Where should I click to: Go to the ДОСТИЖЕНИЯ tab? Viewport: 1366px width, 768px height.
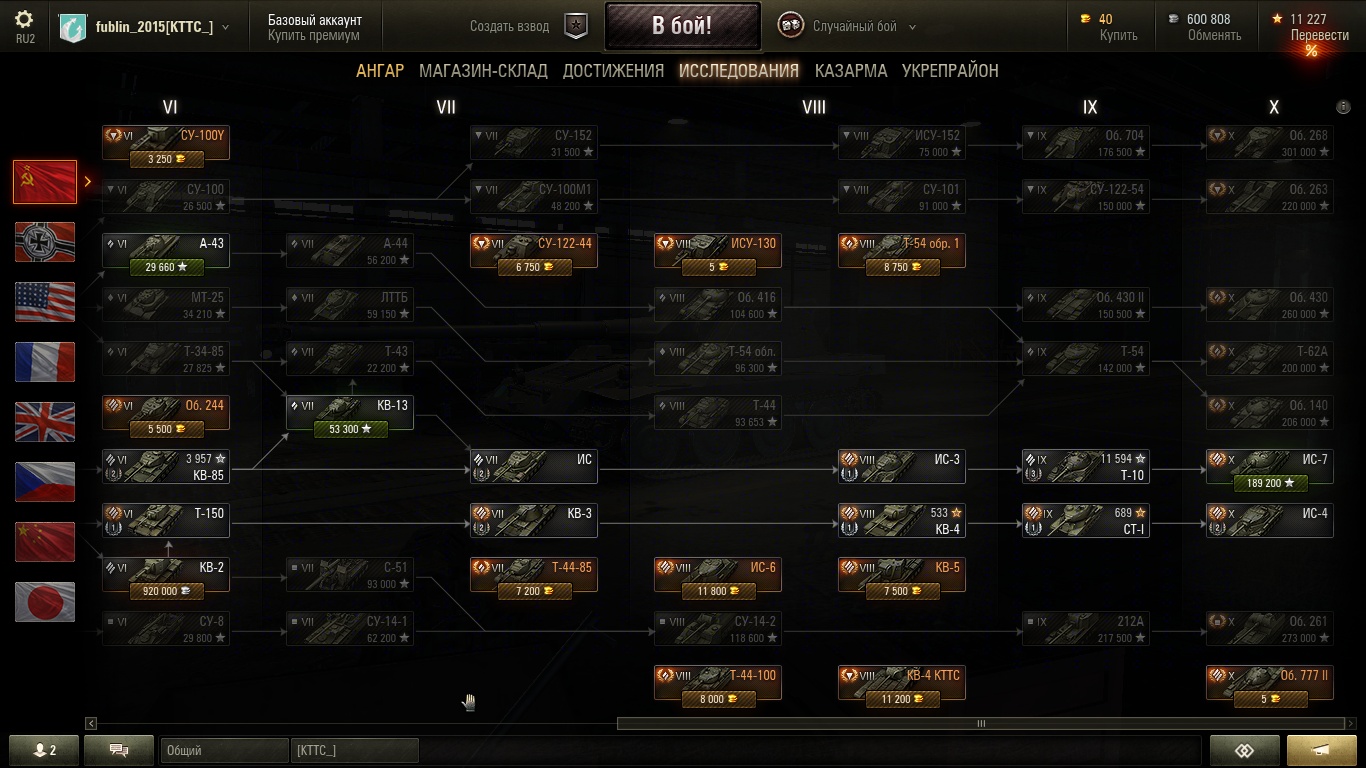613,71
